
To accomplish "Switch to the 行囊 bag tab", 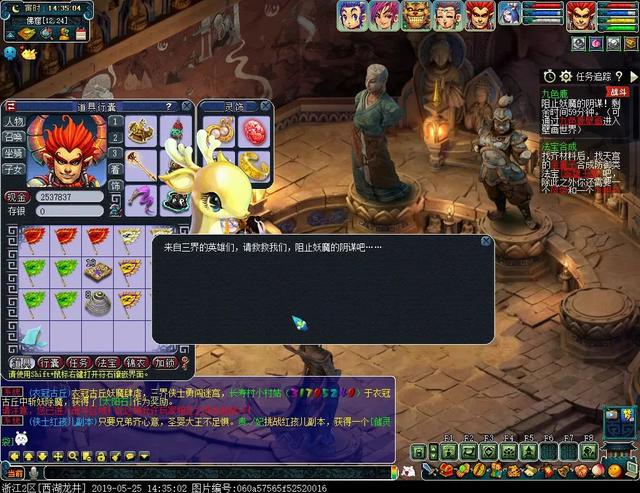I will tap(49, 363).
